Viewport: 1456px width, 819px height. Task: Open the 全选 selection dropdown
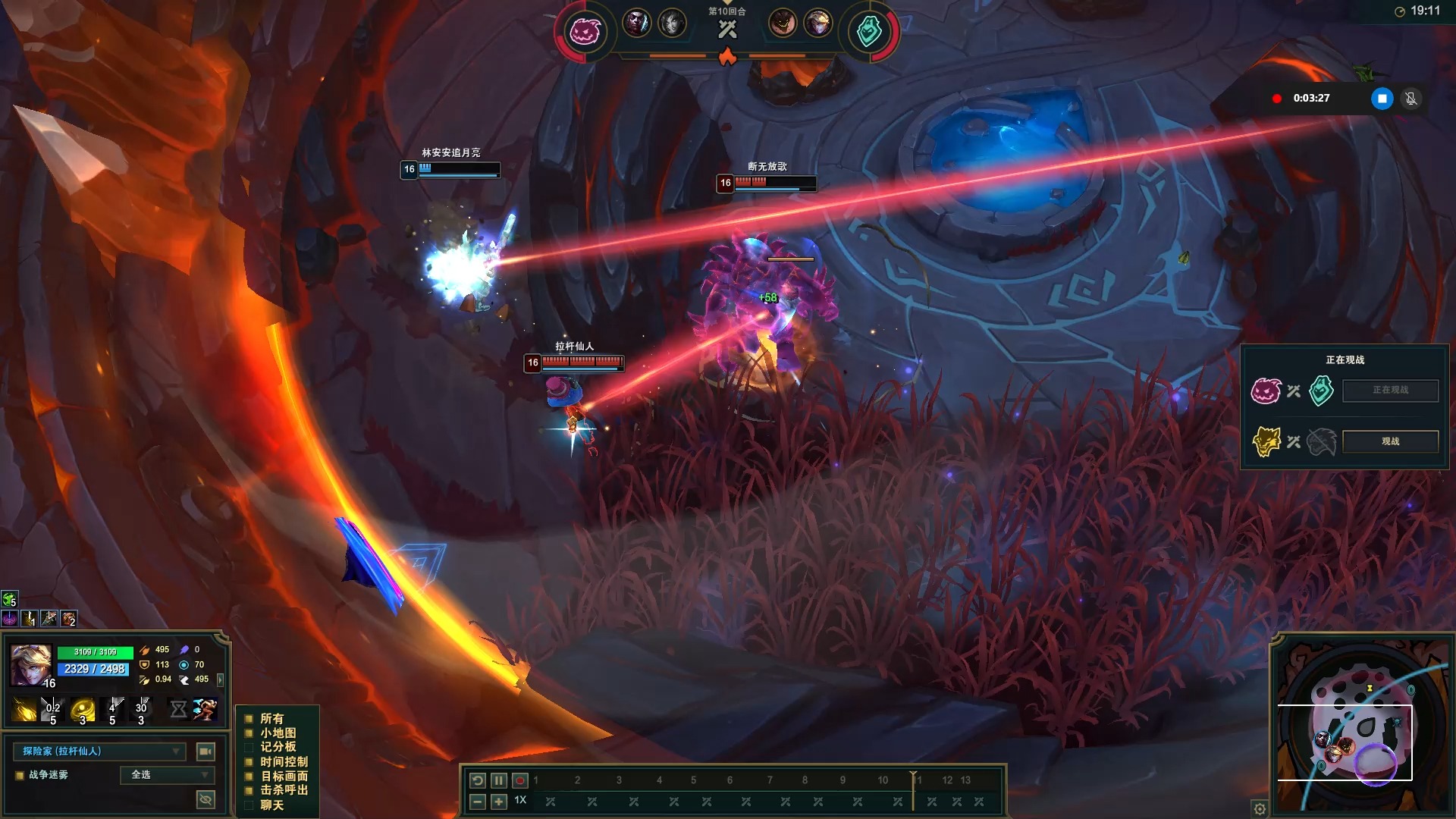click(x=168, y=775)
